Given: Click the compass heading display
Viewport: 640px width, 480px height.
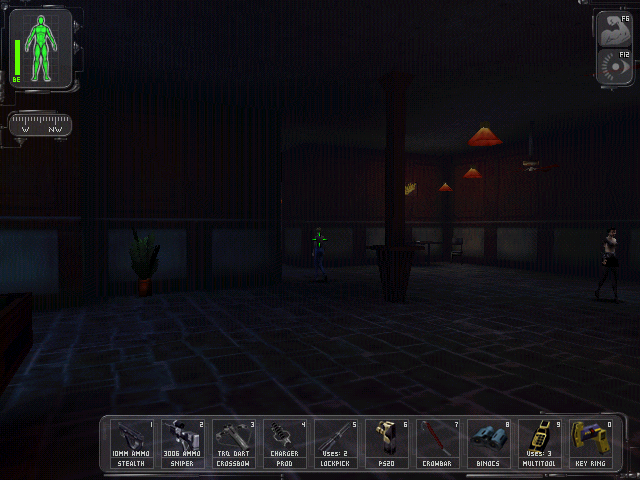Looking at the screenshot, I should (40, 126).
